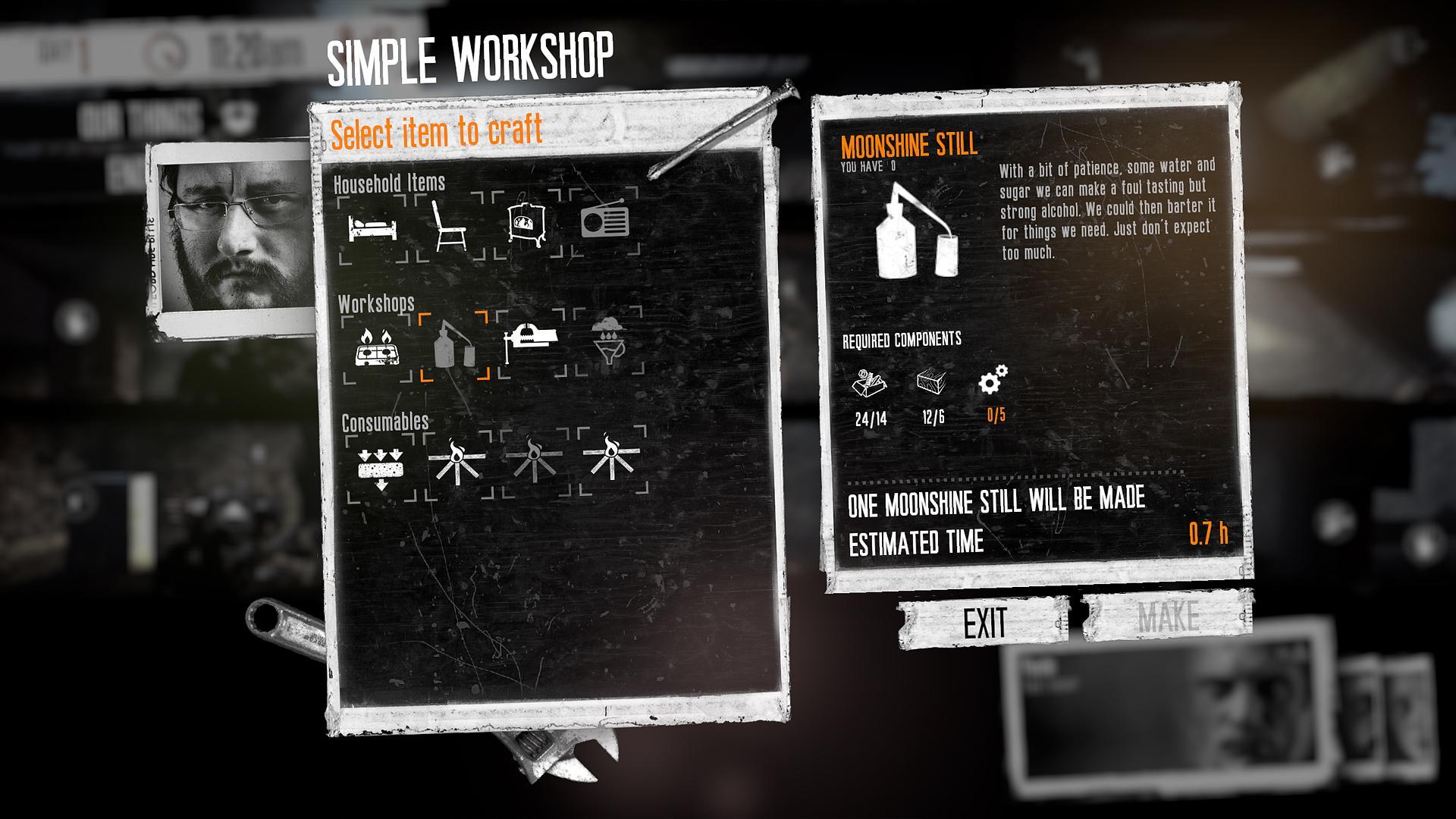Click the gears parts icon showing 0/5
The height and width of the screenshot is (819, 1456).
(995, 381)
